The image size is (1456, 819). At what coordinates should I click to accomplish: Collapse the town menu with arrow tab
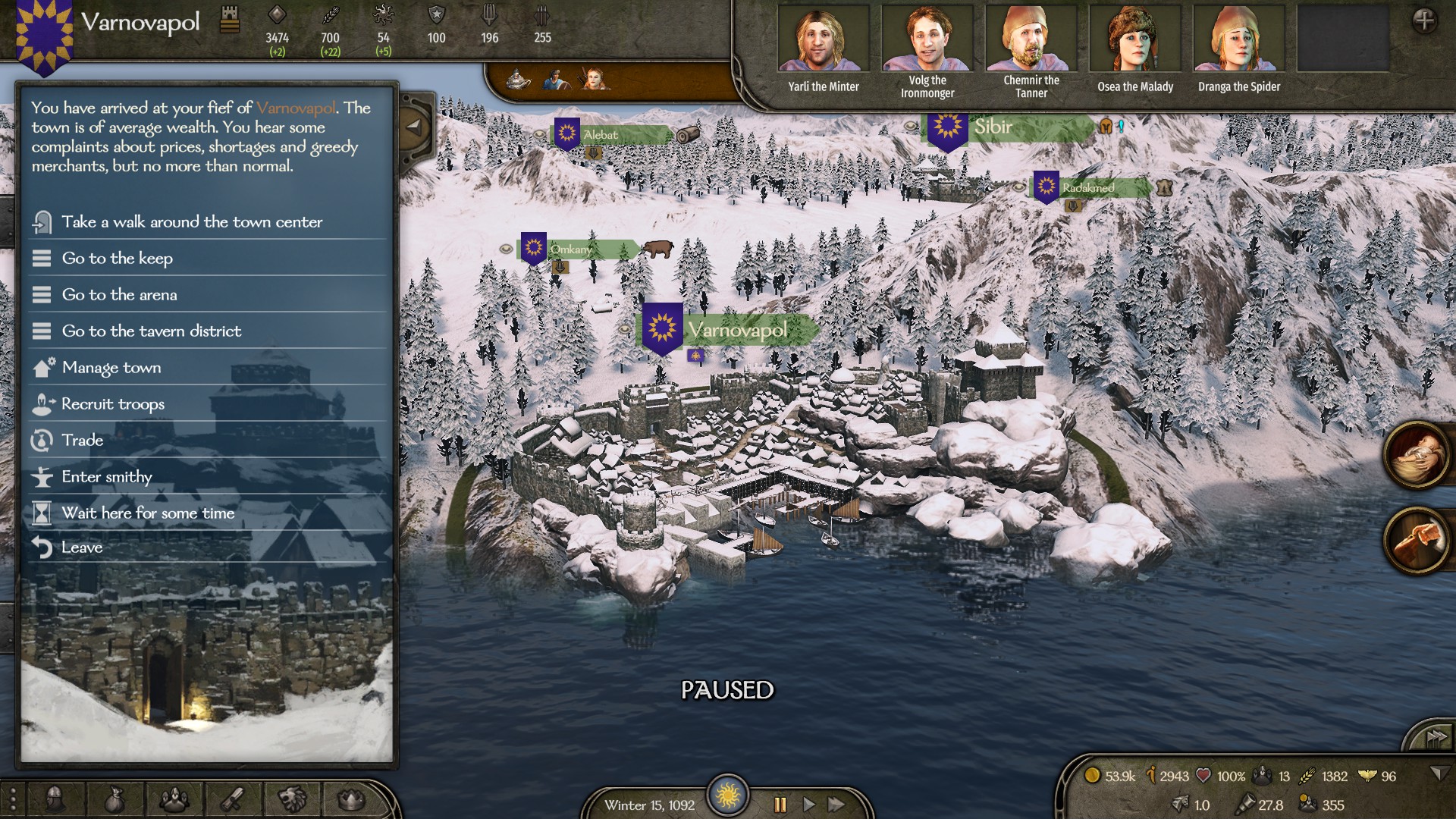coord(414,127)
